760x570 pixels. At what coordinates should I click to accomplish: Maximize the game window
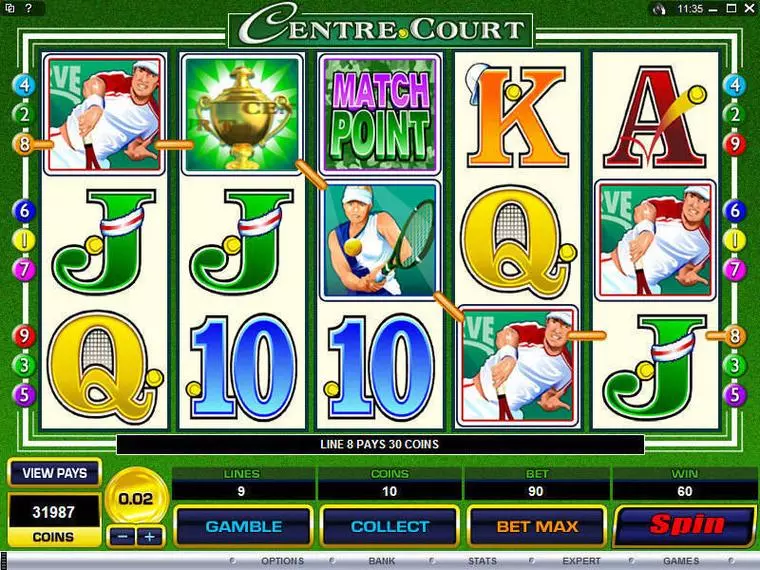click(x=734, y=8)
